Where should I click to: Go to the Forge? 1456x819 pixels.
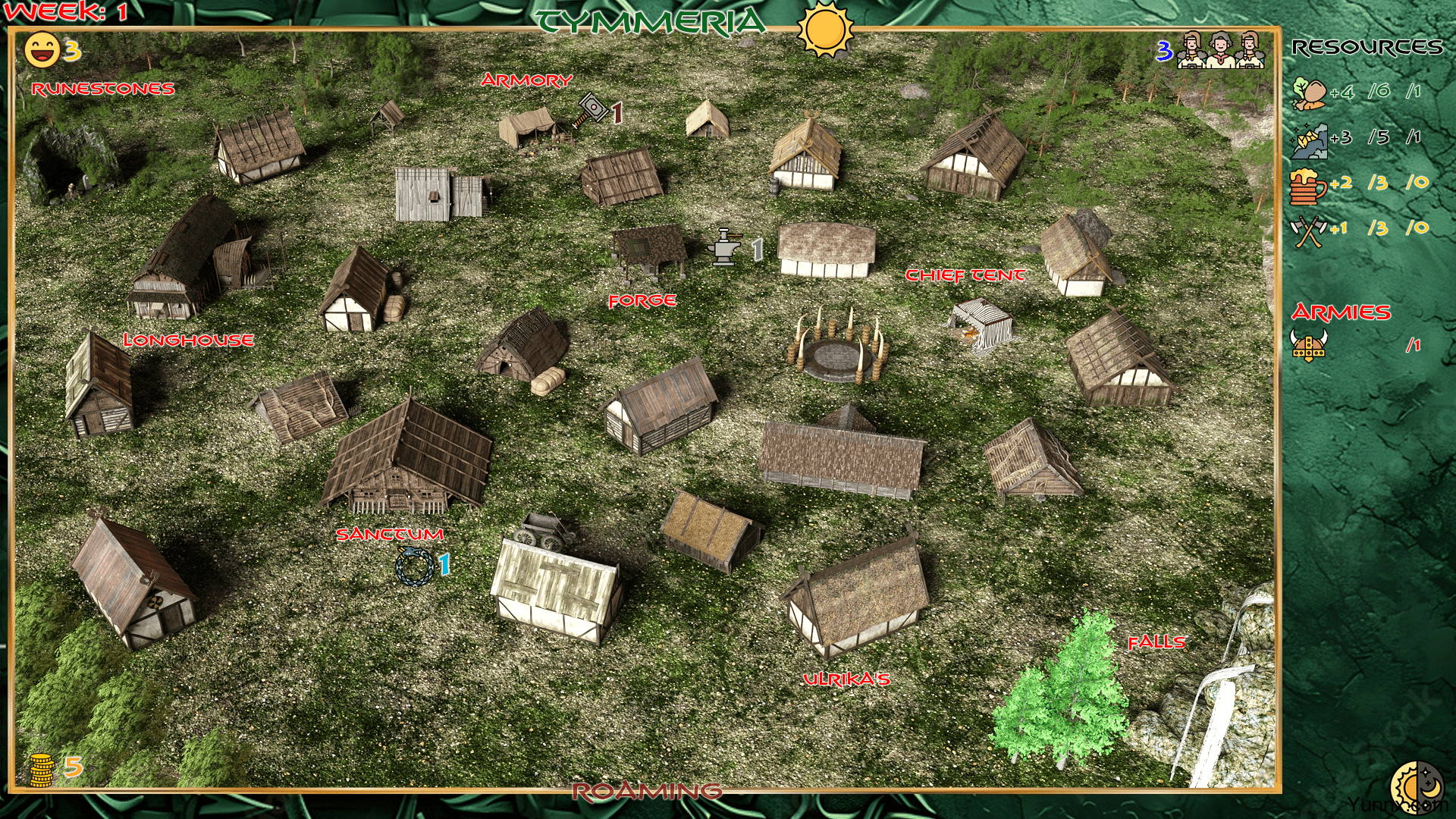pyautogui.click(x=642, y=301)
